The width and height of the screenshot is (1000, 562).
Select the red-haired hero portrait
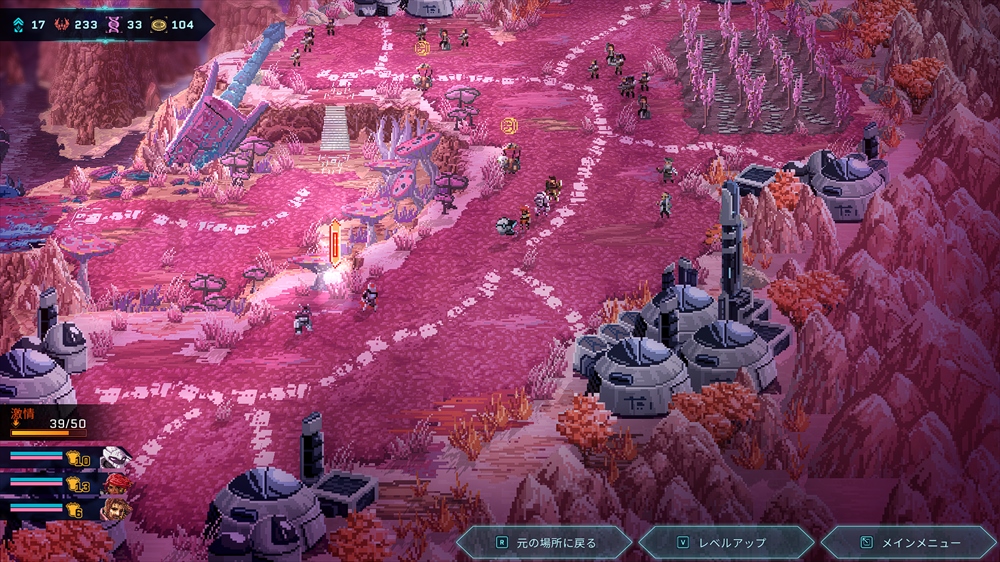[x=117, y=485]
